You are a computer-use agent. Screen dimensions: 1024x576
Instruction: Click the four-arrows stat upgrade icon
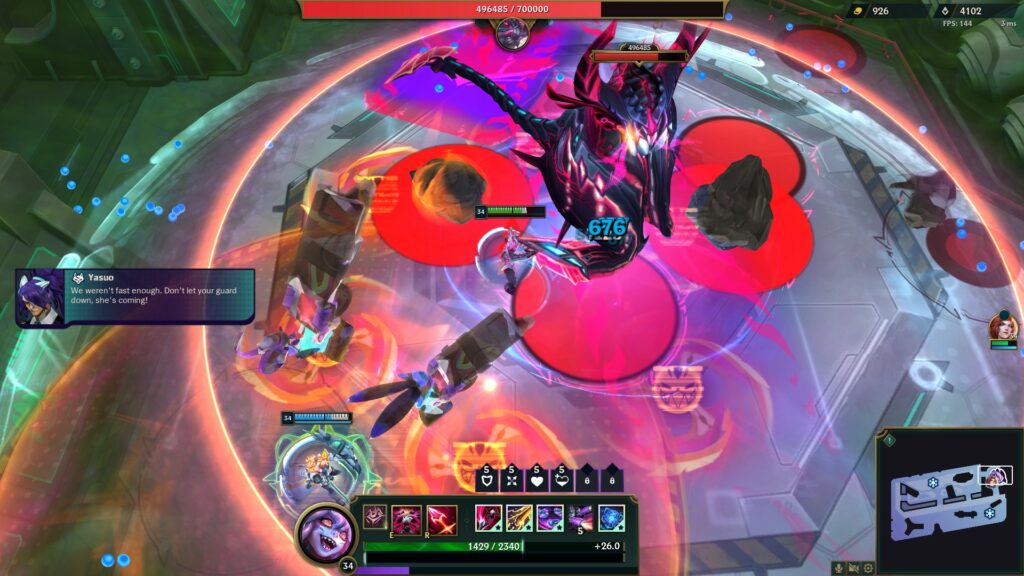click(511, 481)
